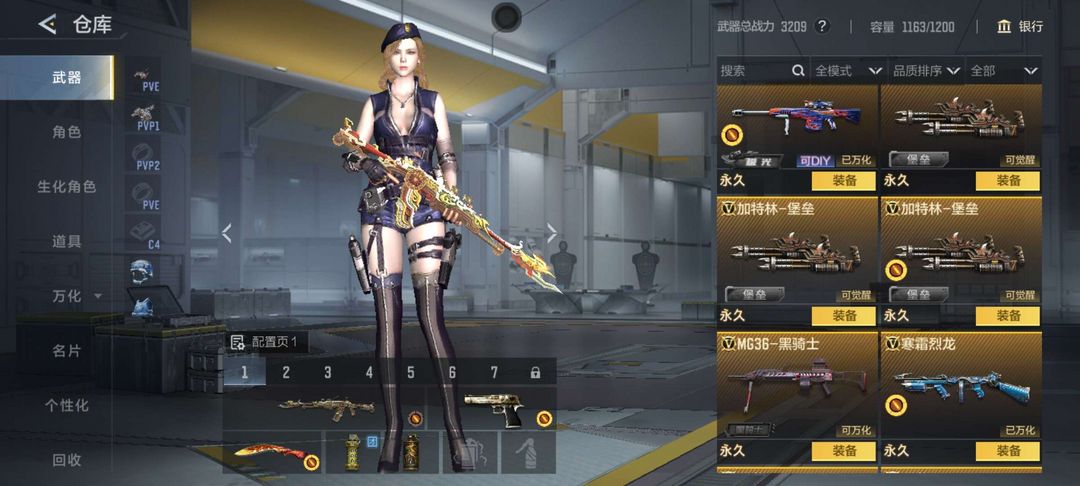1080x486 pixels.
Task: Equip the 寒霜烈龙 weapon
Action: point(1008,451)
